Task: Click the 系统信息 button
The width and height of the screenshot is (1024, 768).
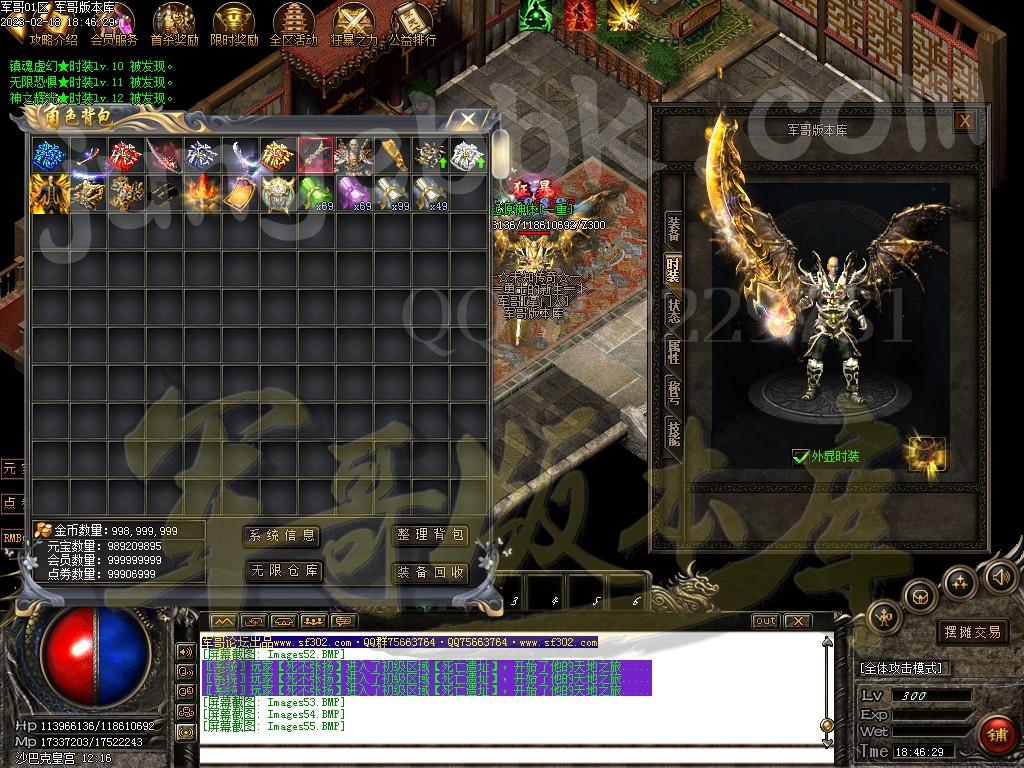Action: (282, 536)
